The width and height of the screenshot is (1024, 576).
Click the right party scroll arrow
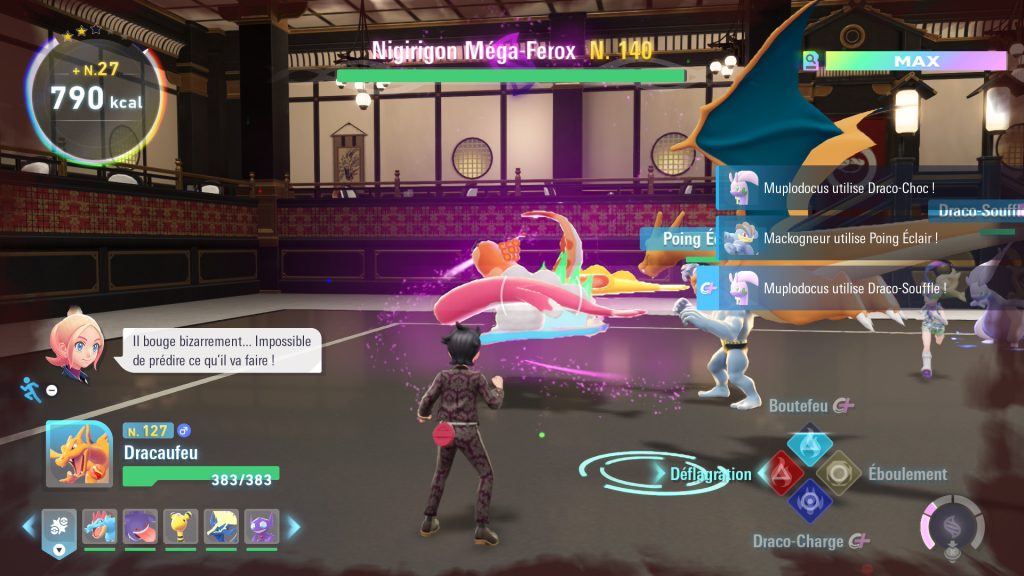[x=294, y=526]
